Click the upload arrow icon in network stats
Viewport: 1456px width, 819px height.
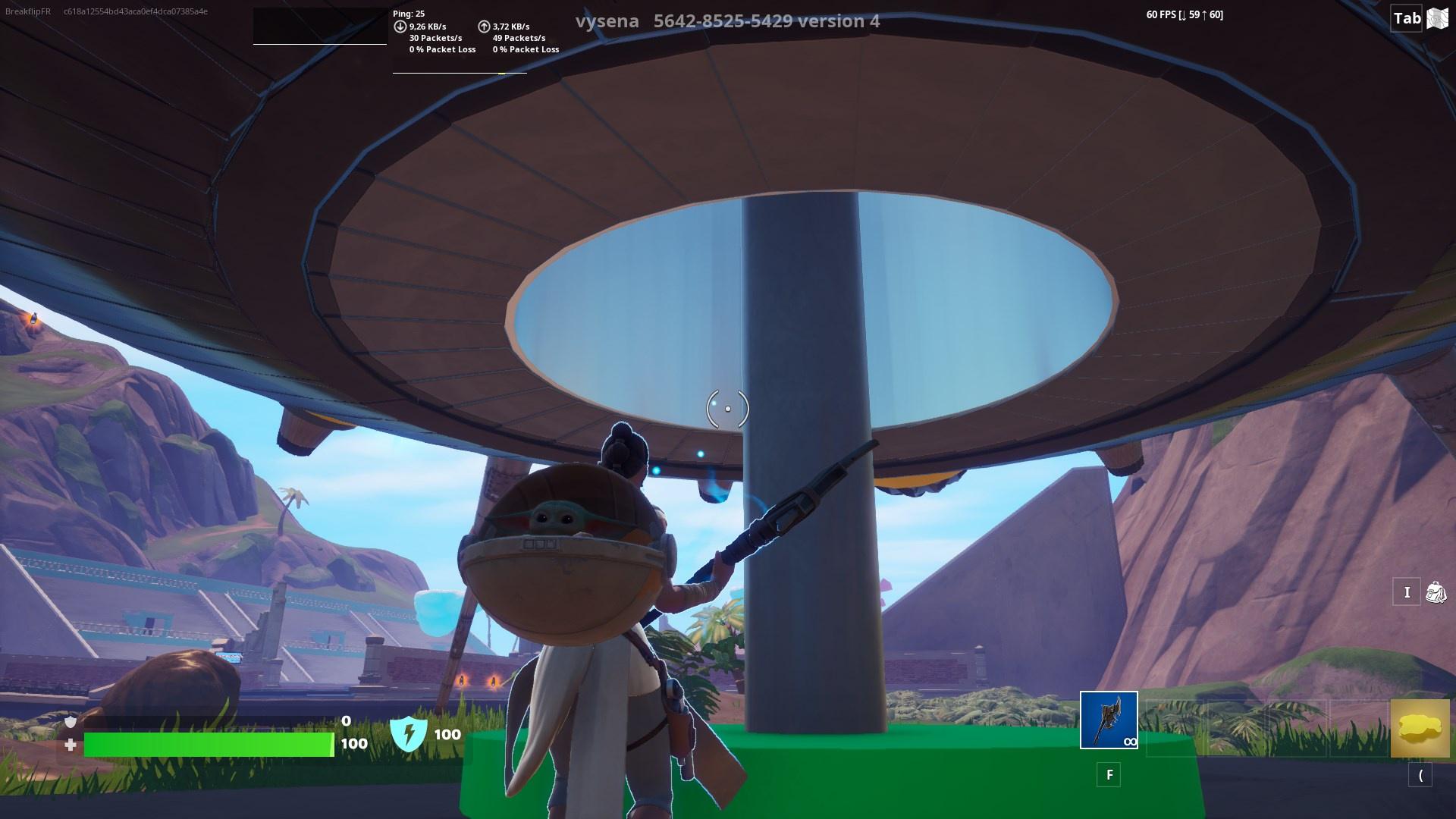click(482, 25)
